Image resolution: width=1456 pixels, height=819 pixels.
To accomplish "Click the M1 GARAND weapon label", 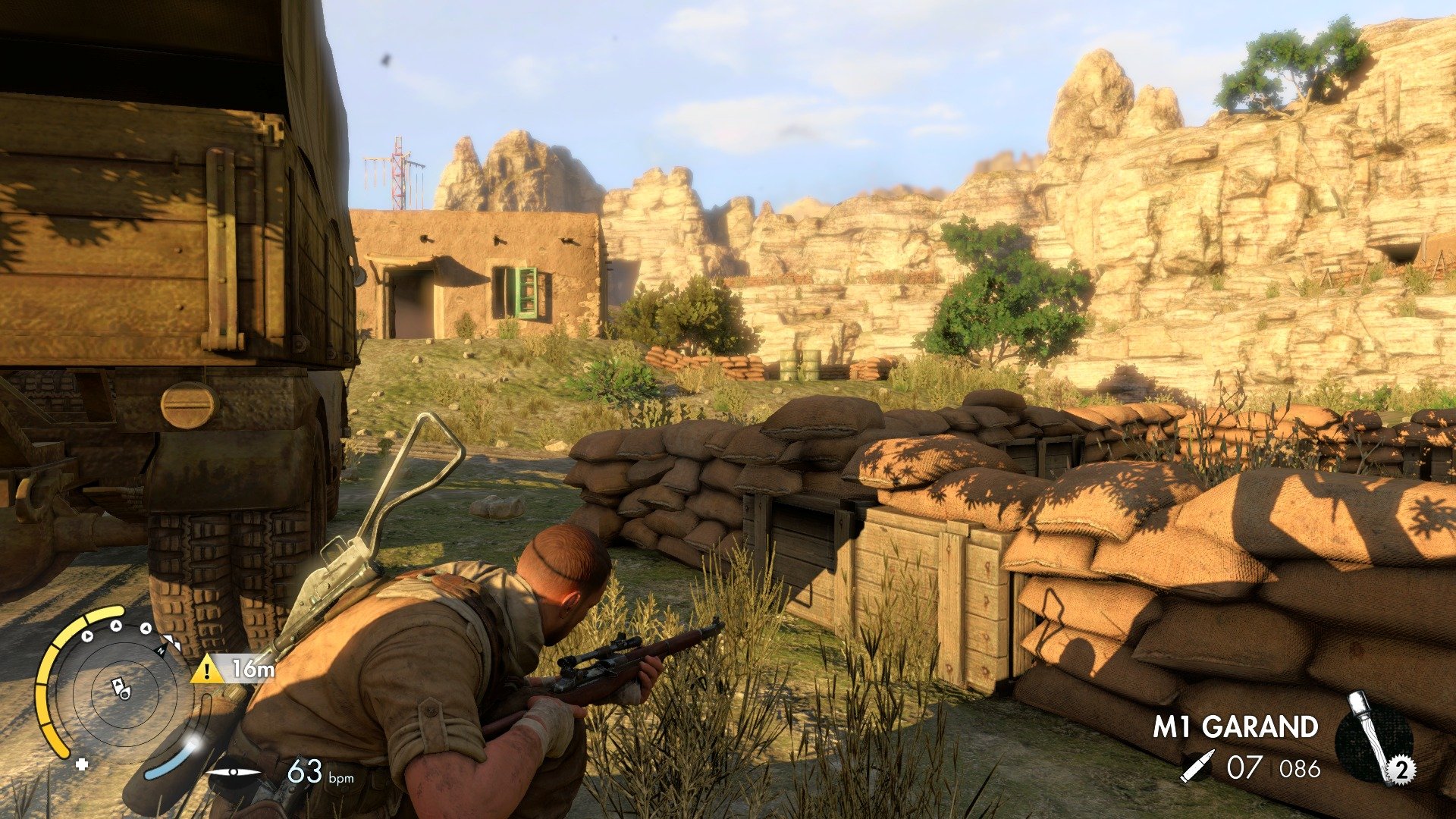I will [1236, 726].
